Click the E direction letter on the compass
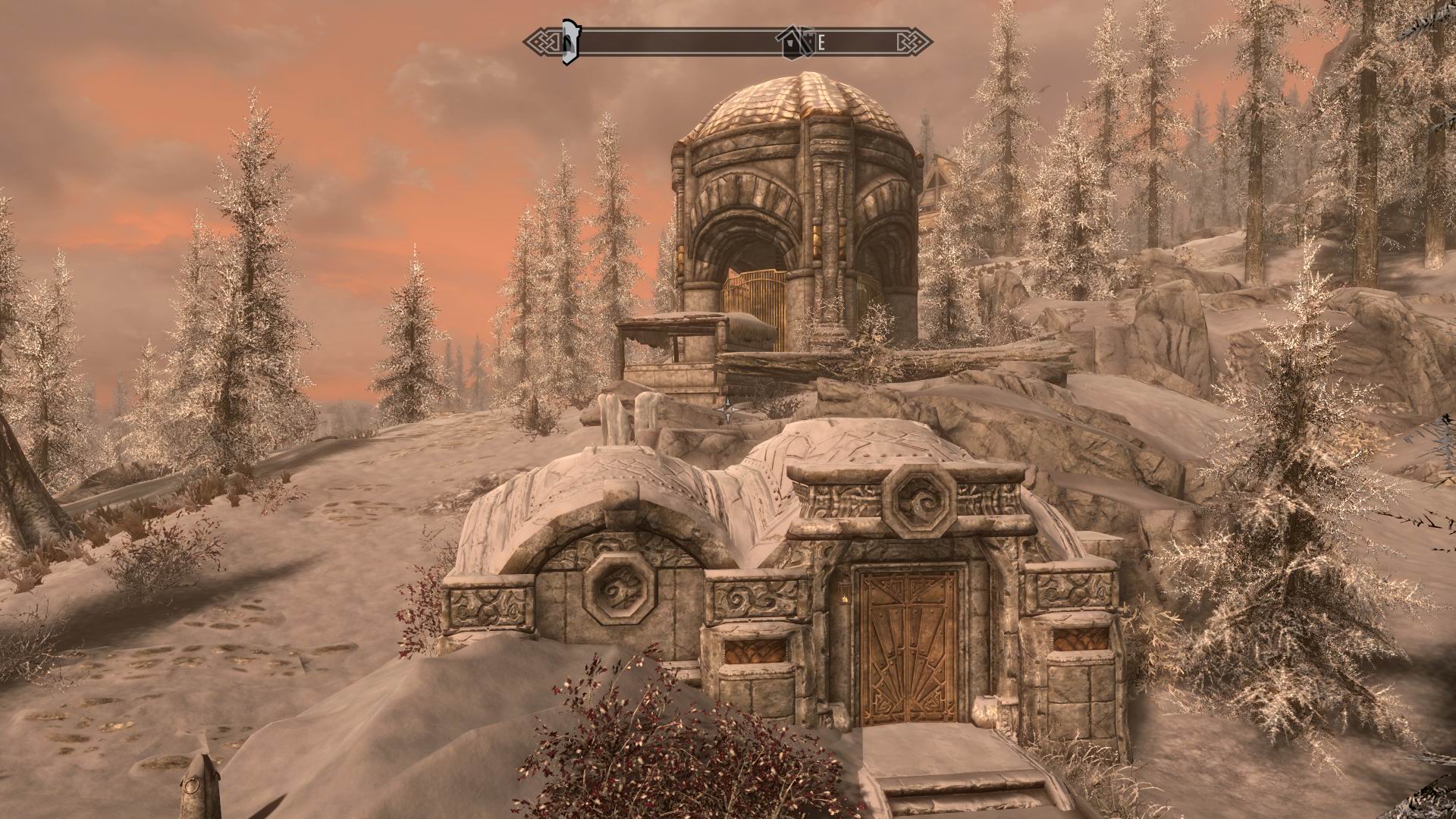 tap(822, 42)
